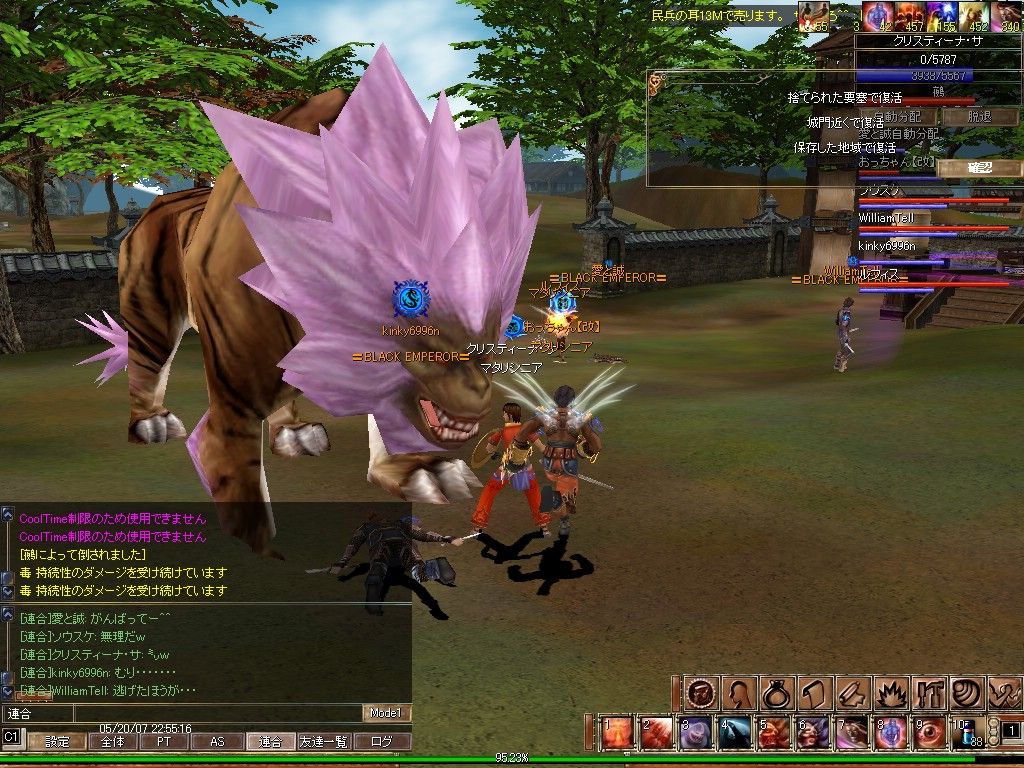Screen dimensions: 1024x768
Task: Activate the eye skill in slot 9
Action: click(927, 733)
